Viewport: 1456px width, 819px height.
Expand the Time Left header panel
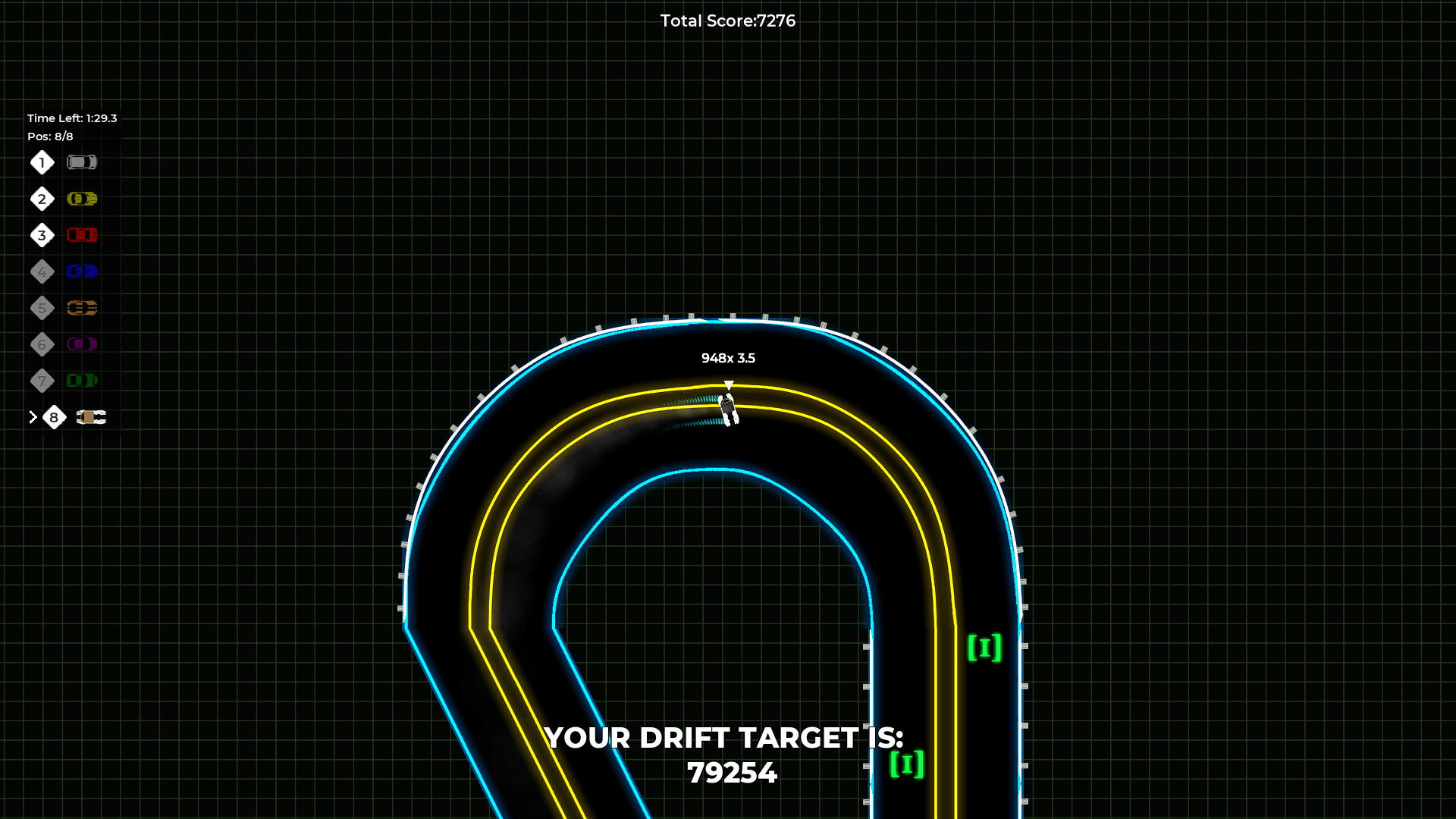click(x=72, y=118)
